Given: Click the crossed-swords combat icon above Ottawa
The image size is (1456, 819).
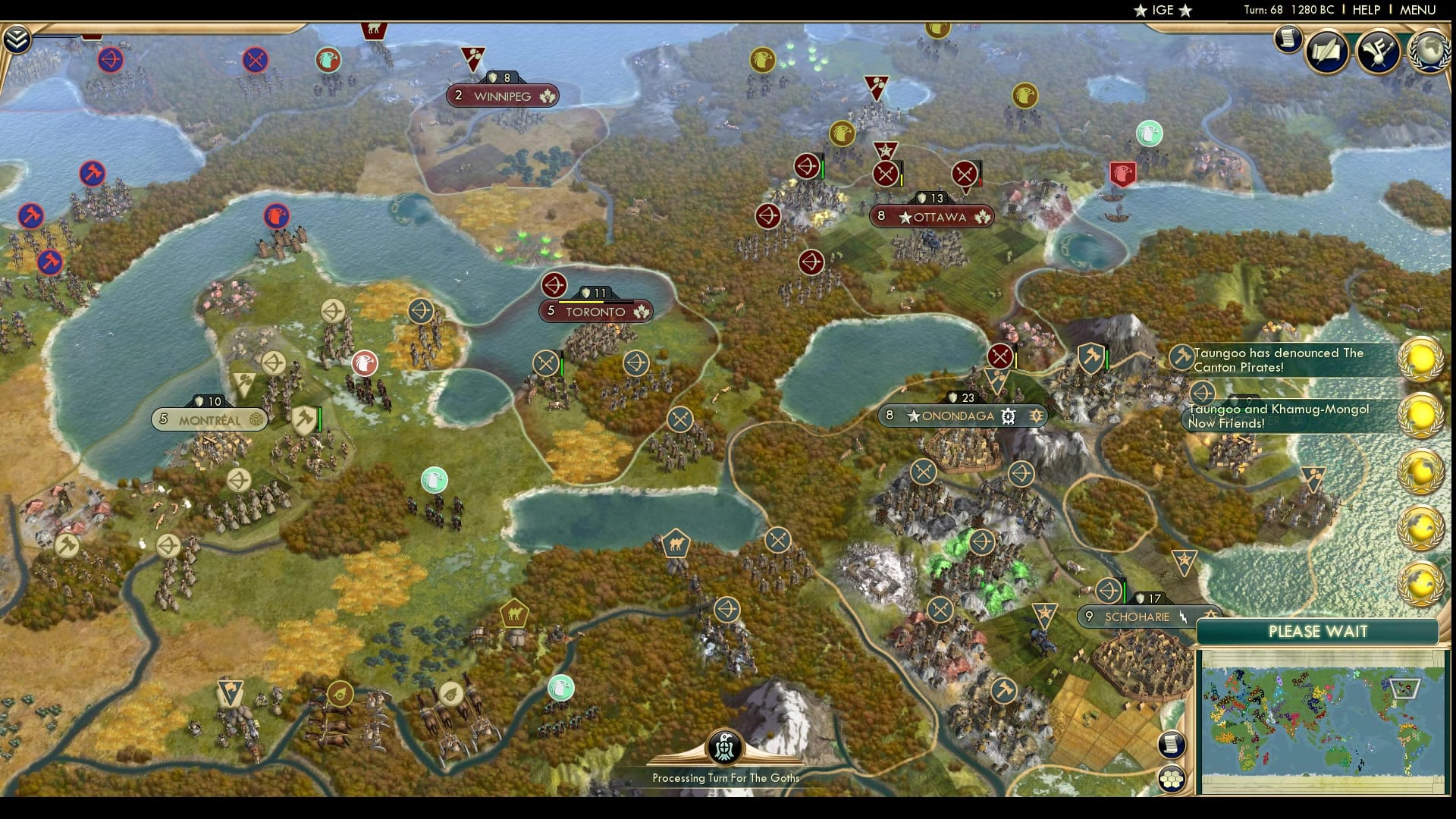Looking at the screenshot, I should click(x=885, y=172).
